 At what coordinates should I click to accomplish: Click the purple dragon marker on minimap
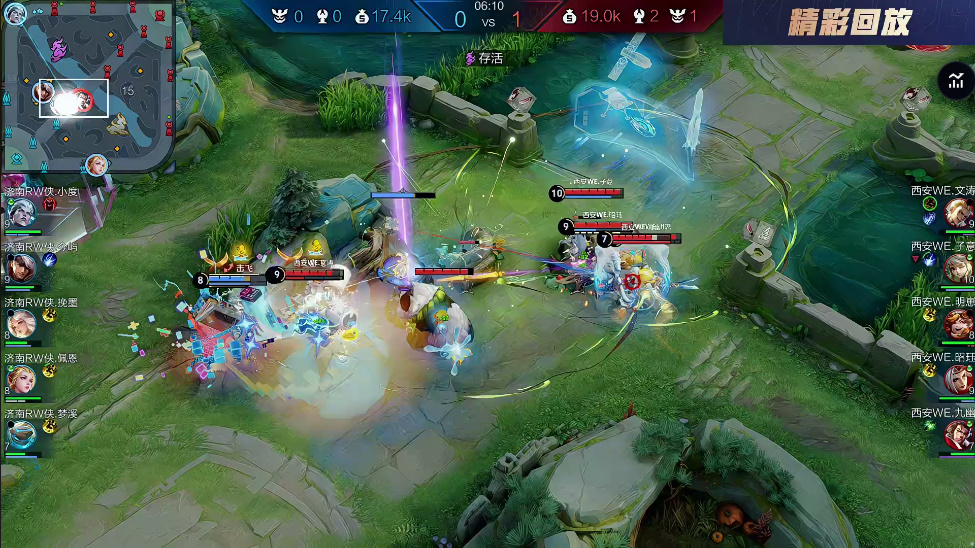click(x=59, y=47)
